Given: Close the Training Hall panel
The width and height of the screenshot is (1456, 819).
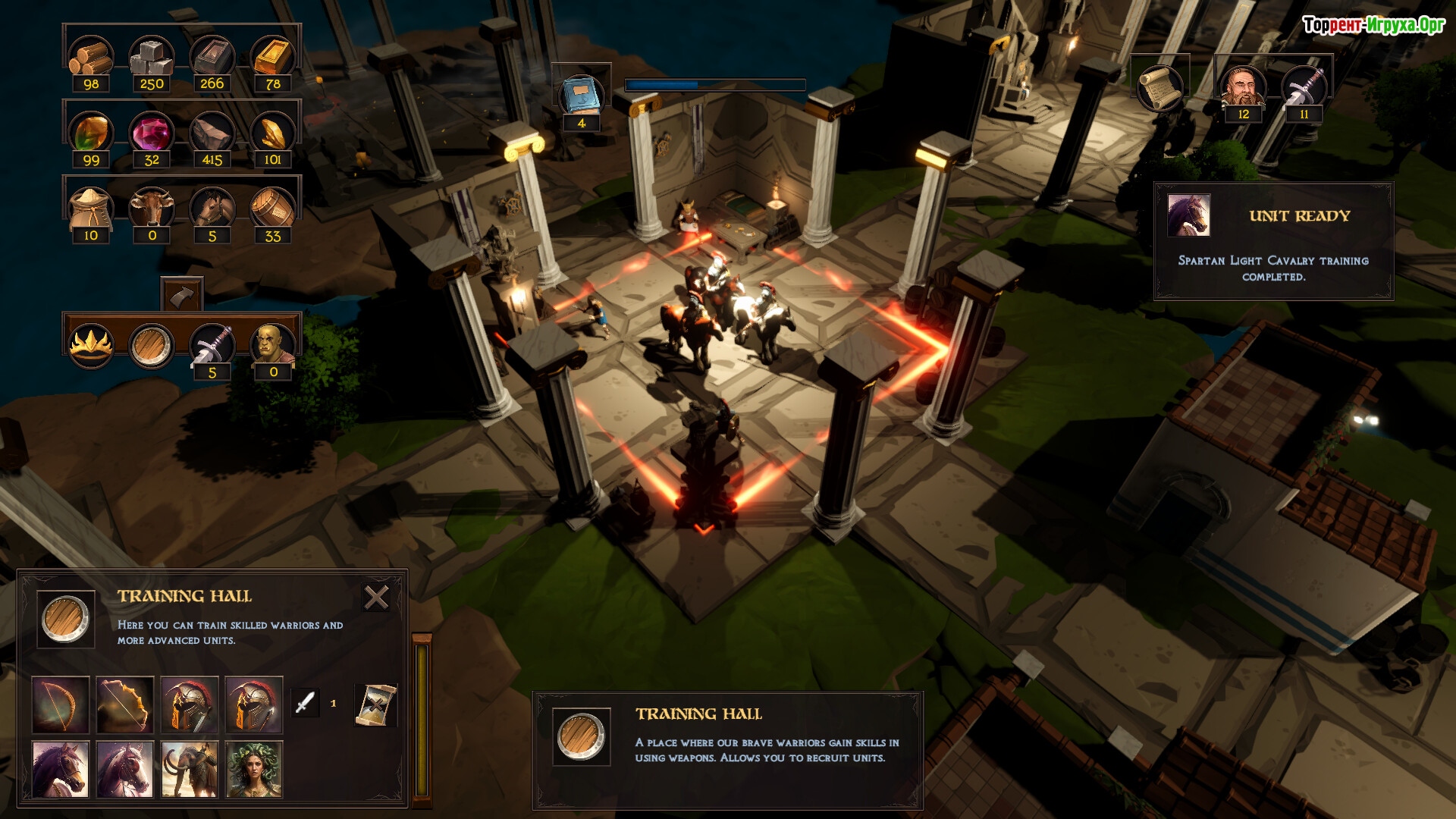Looking at the screenshot, I should click(x=376, y=598).
